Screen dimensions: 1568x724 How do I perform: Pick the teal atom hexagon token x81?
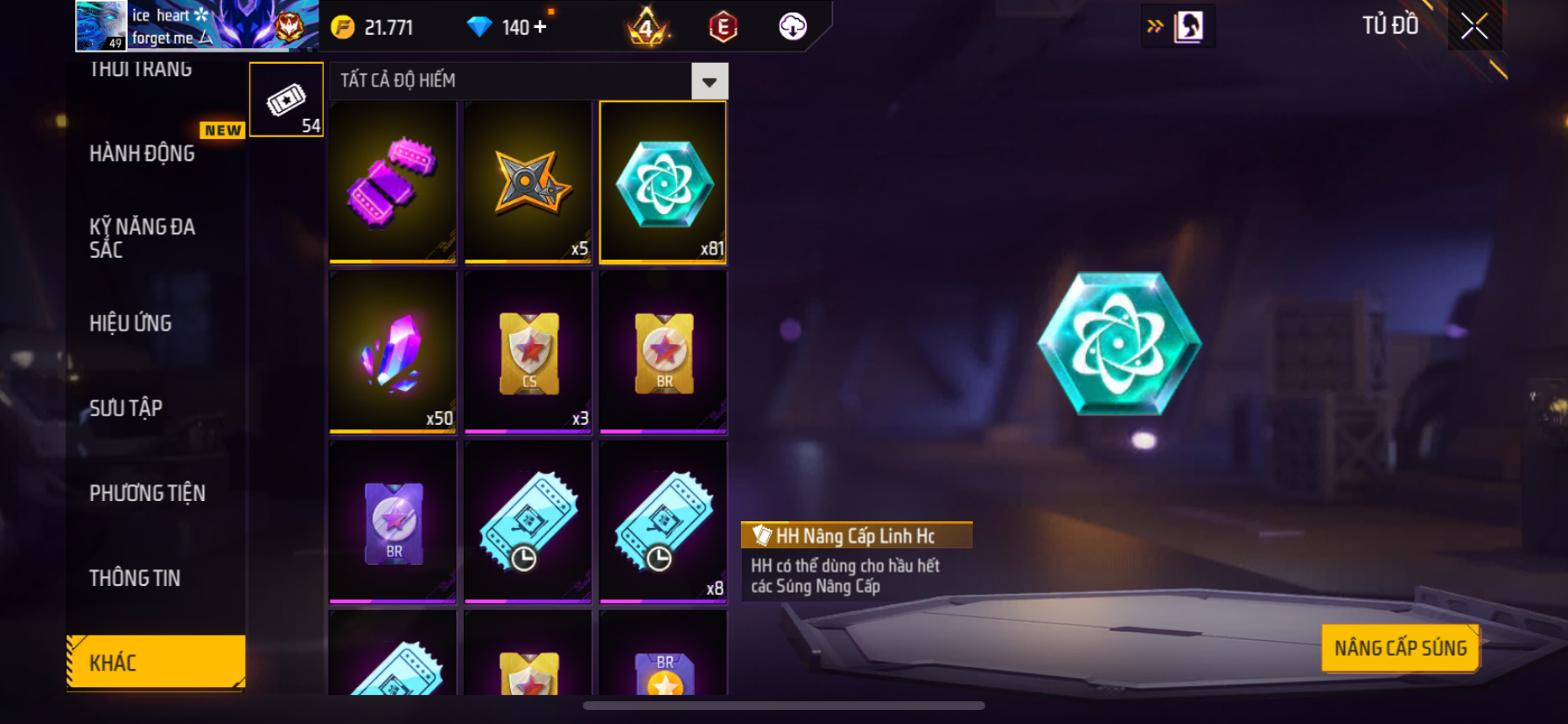coord(663,181)
